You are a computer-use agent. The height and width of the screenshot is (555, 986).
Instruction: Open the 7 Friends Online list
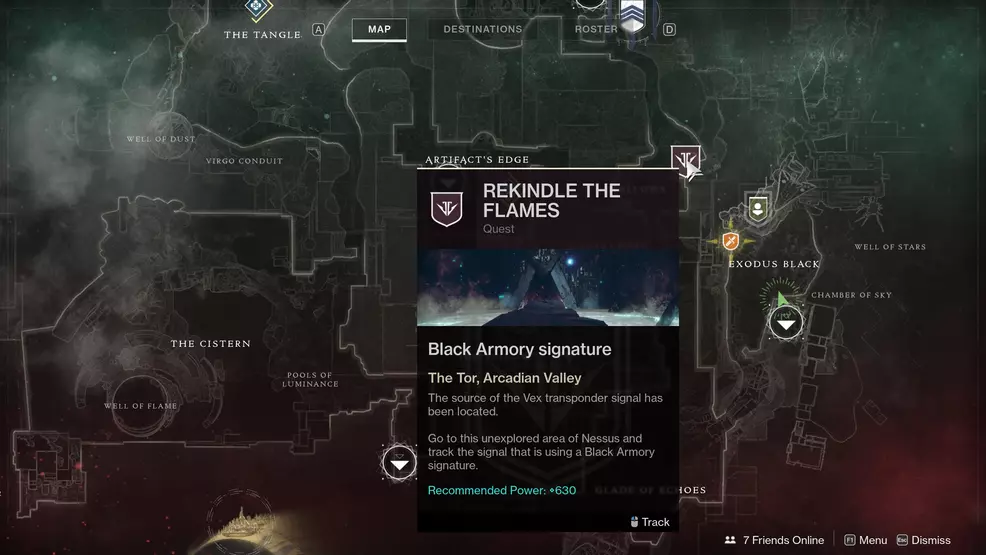click(x=774, y=540)
